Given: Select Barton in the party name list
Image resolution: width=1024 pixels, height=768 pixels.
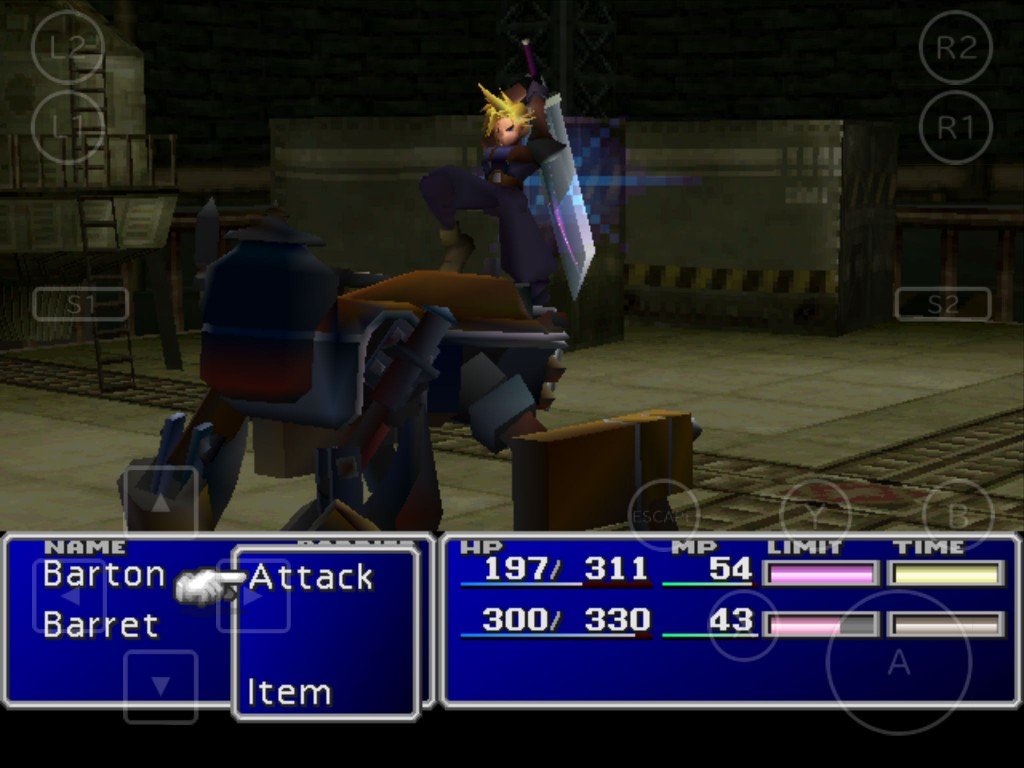Looking at the screenshot, I should click(104, 574).
